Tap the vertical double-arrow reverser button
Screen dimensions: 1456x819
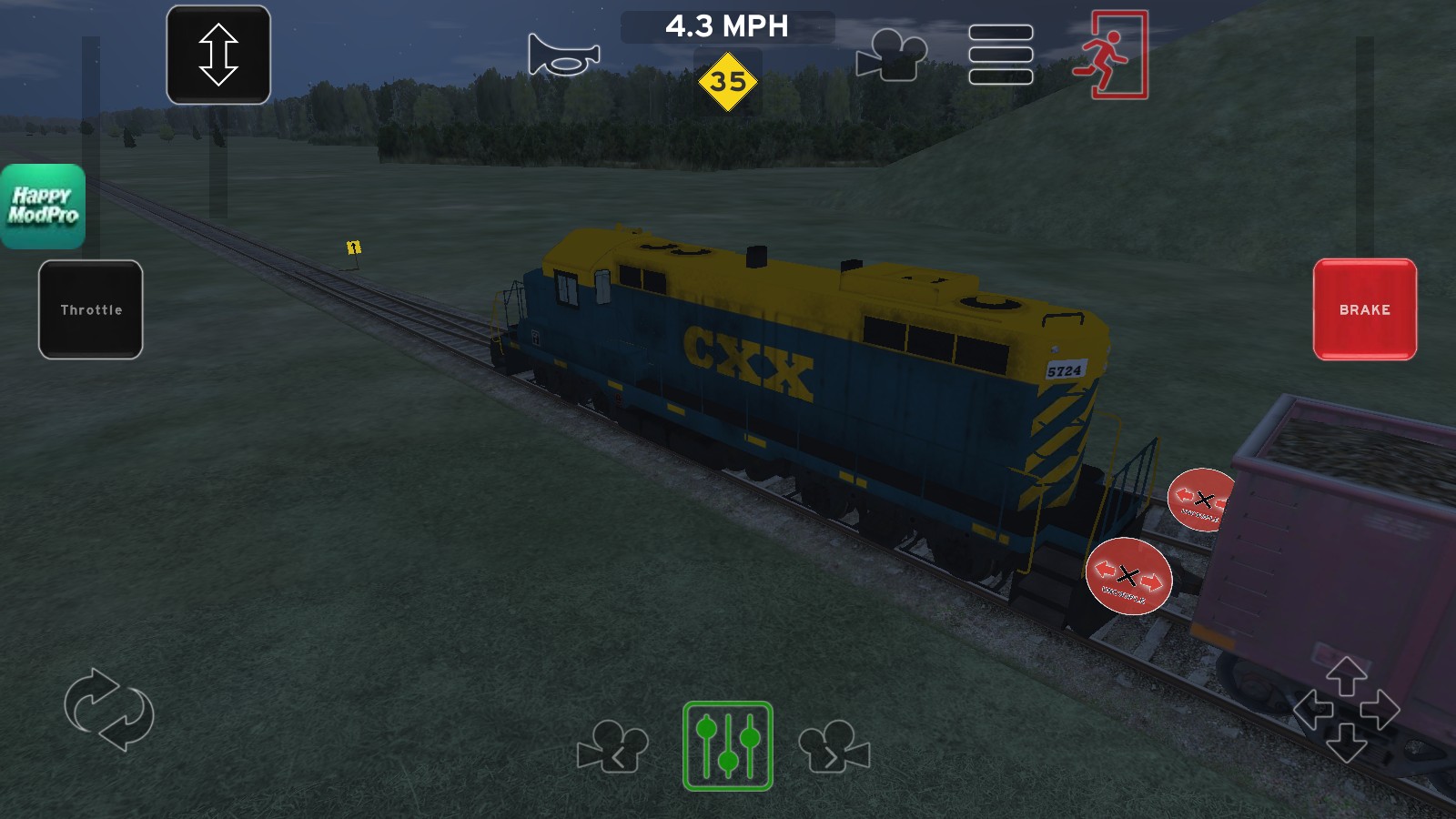(218, 55)
